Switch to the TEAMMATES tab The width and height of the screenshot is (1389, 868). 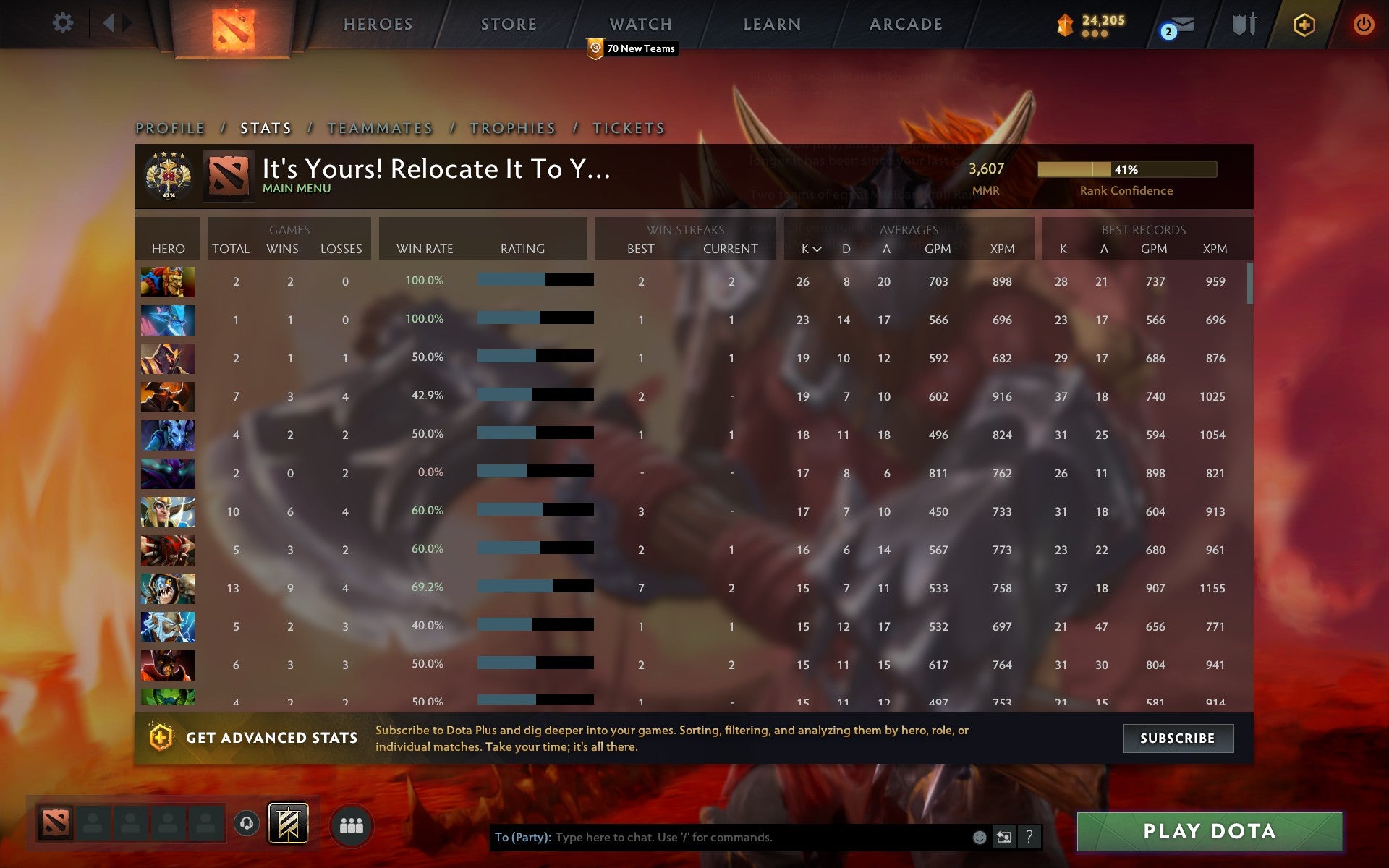pyautogui.click(x=379, y=127)
